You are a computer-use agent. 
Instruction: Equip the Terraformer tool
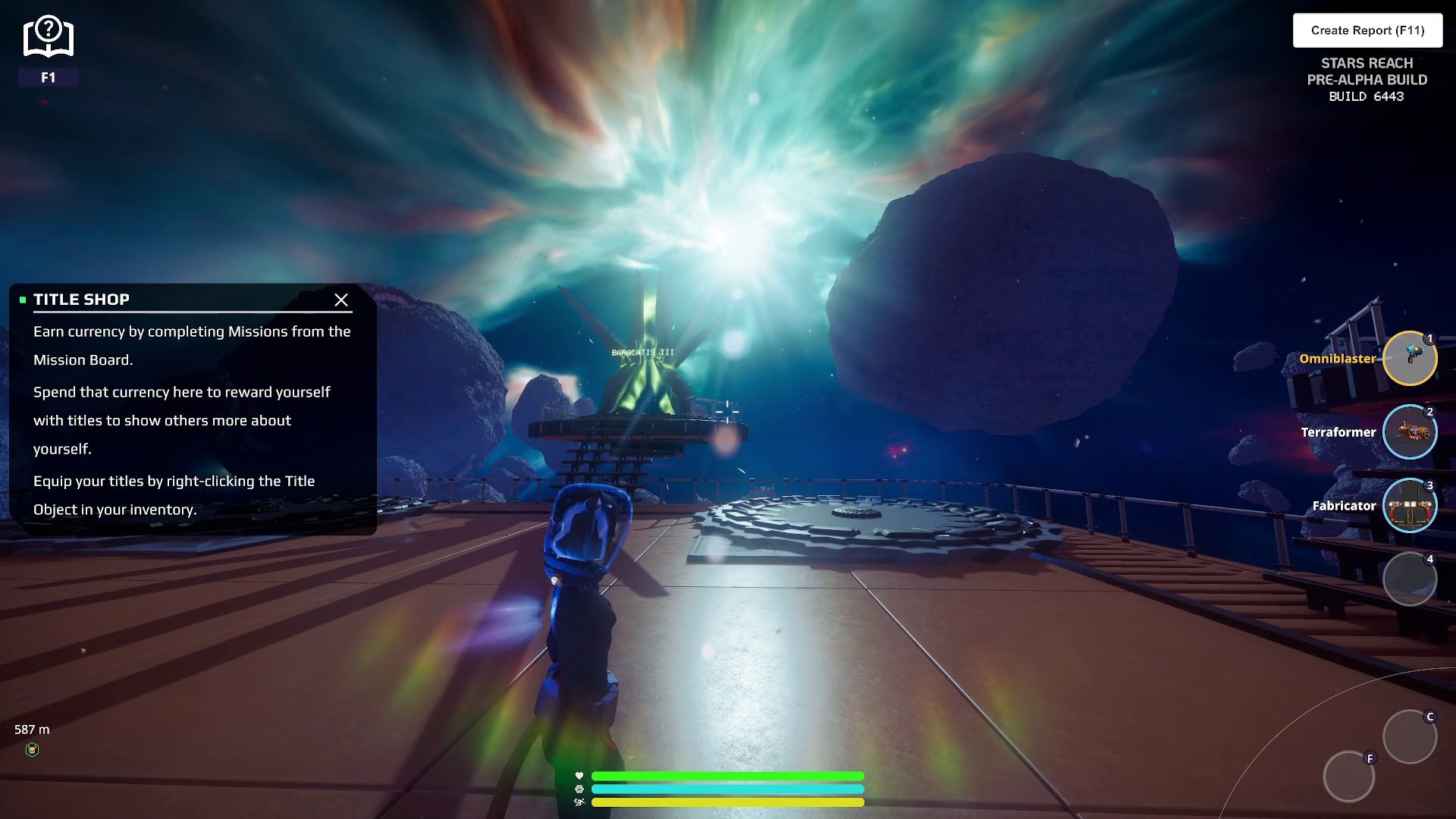coord(1409,432)
